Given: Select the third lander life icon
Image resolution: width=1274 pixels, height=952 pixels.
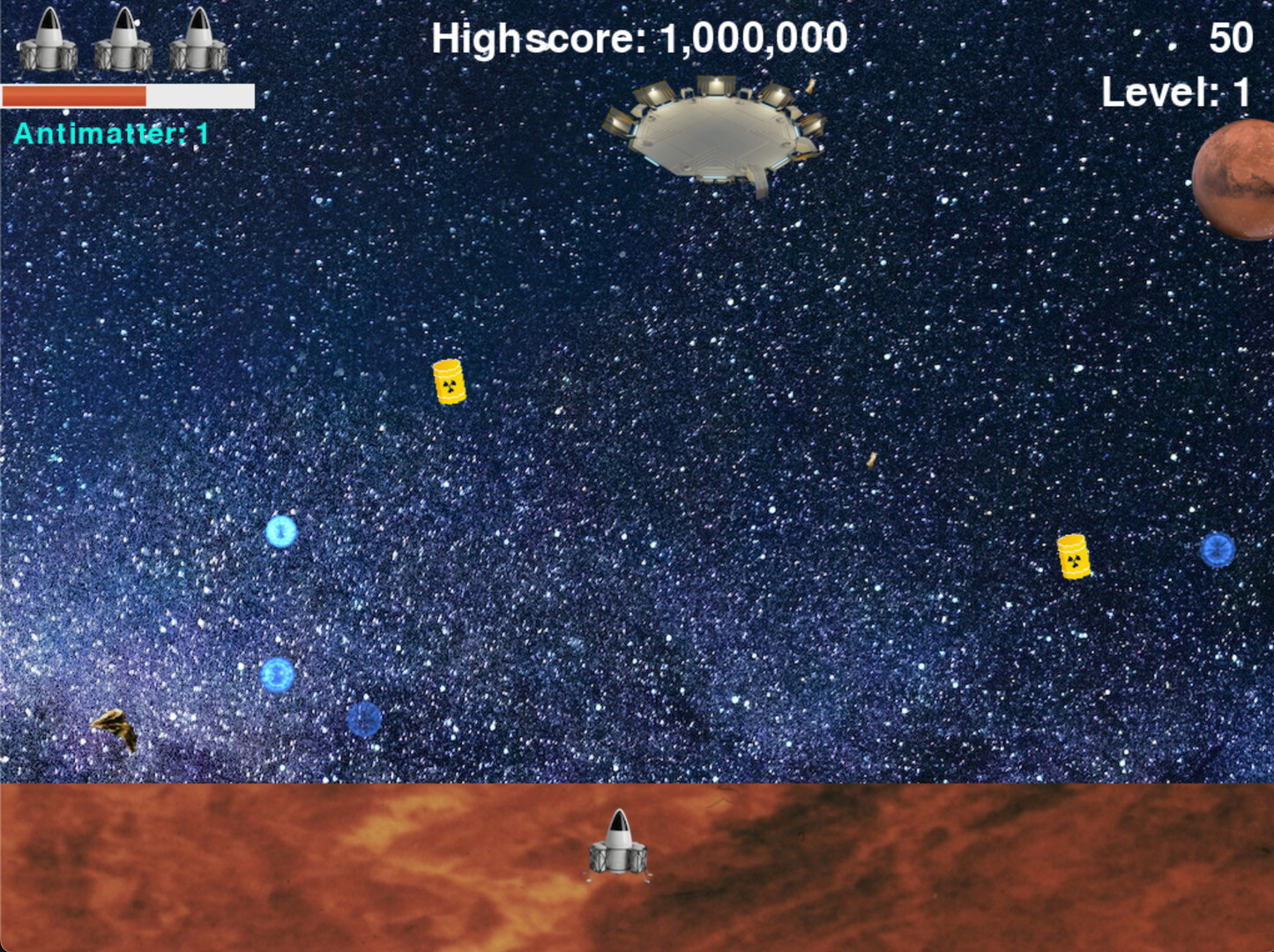Looking at the screenshot, I should pos(199,40).
